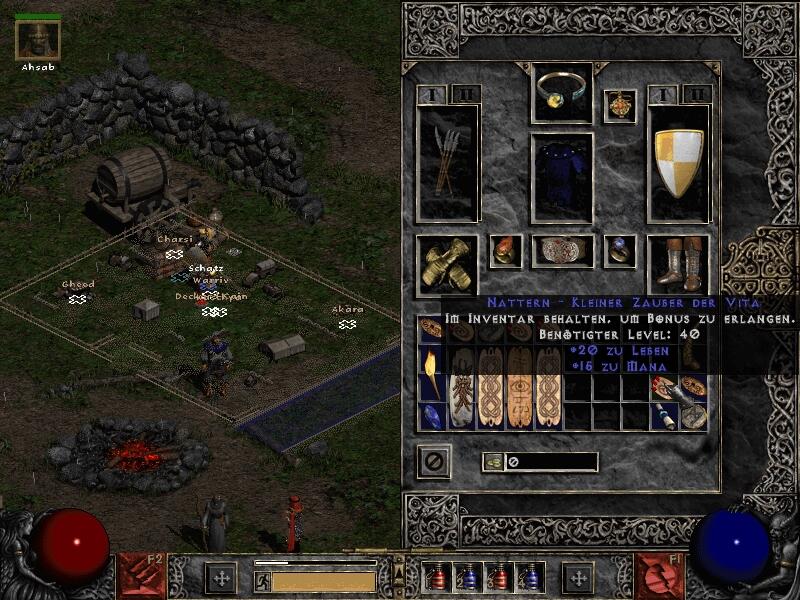Select the blue-gem ring beside the boots
The image size is (800, 600).
pyautogui.click(x=619, y=251)
